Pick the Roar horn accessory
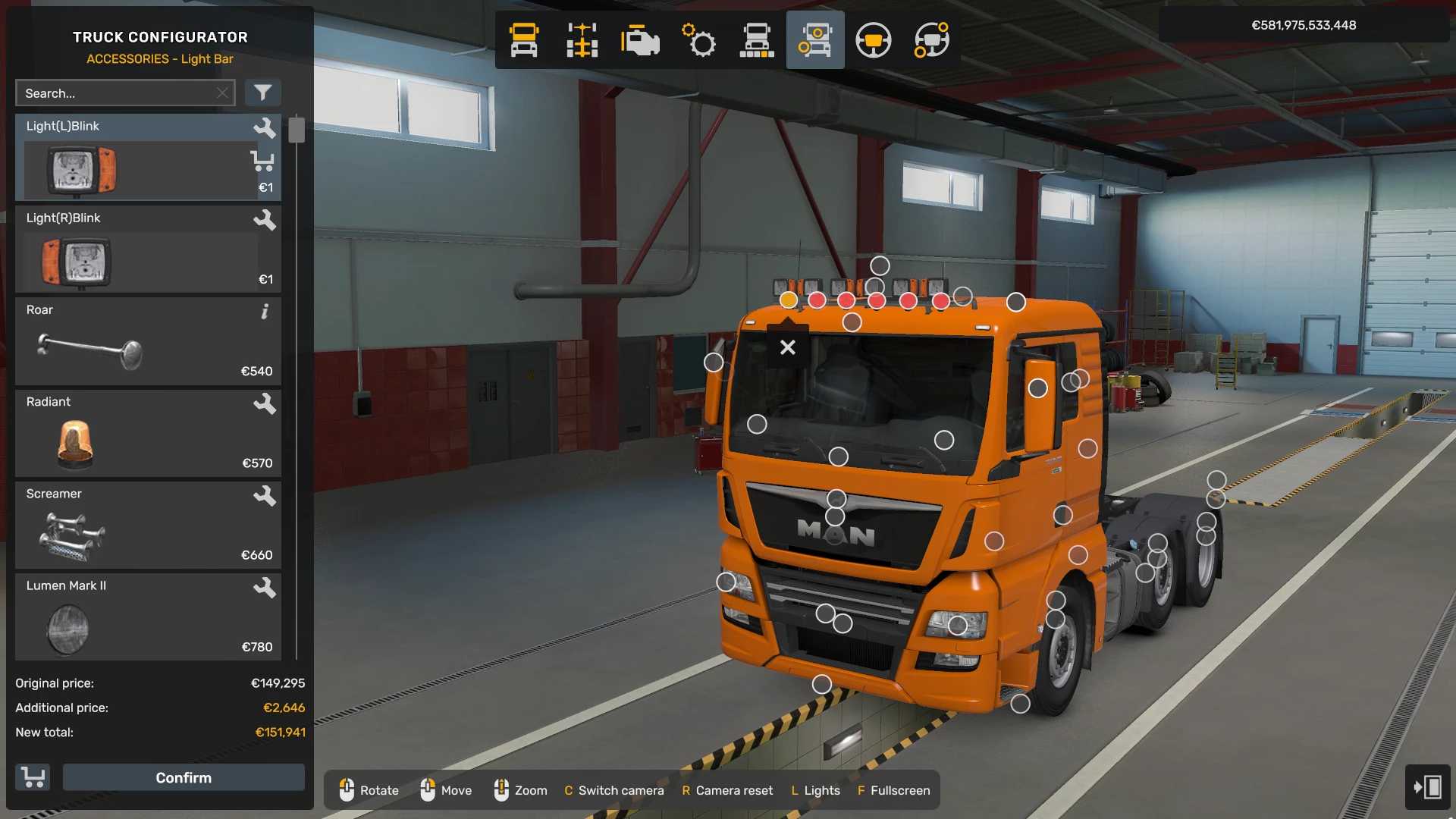1456x819 pixels. [x=136, y=342]
